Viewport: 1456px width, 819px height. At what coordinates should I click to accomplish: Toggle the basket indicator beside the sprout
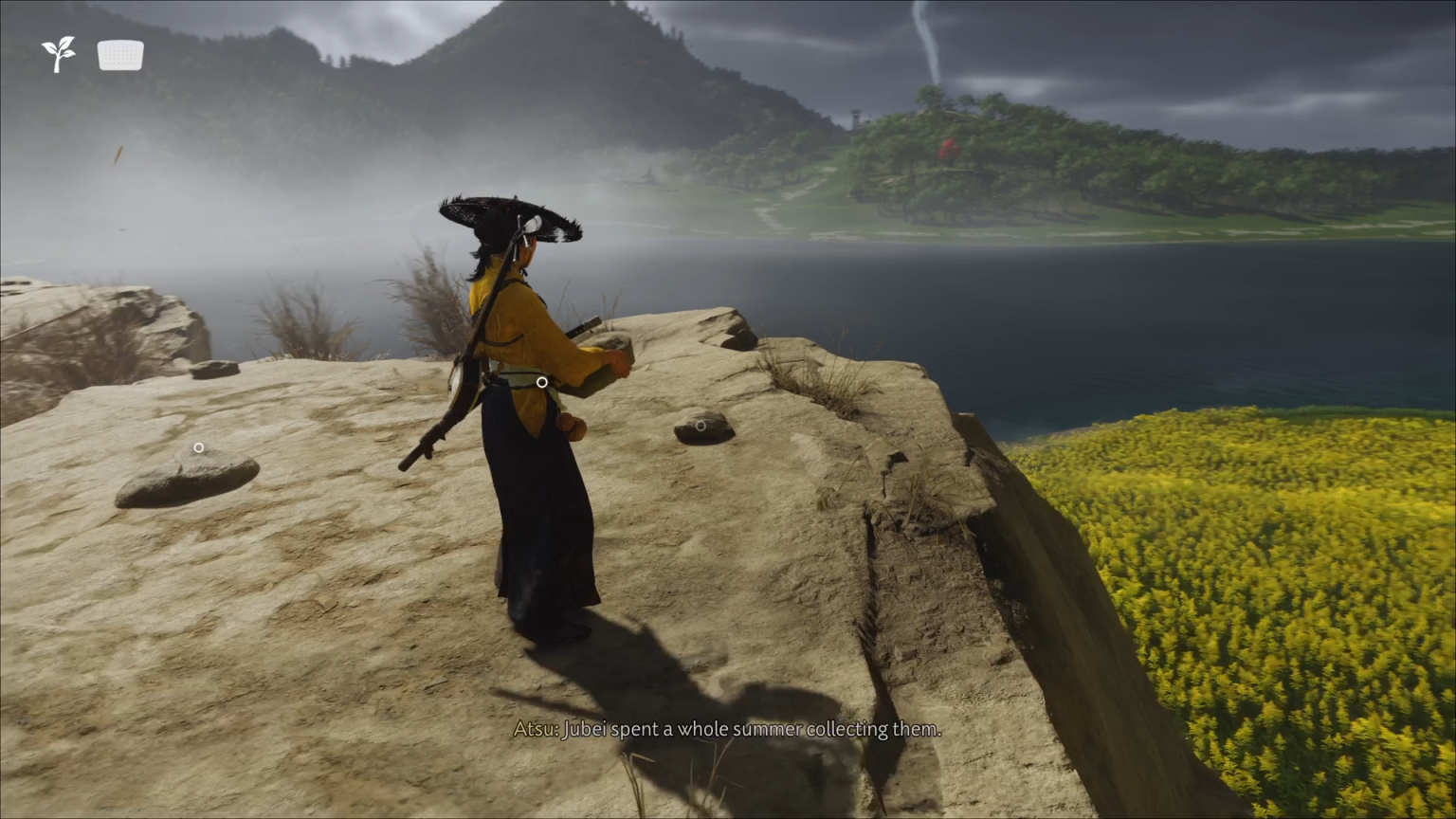[x=119, y=54]
